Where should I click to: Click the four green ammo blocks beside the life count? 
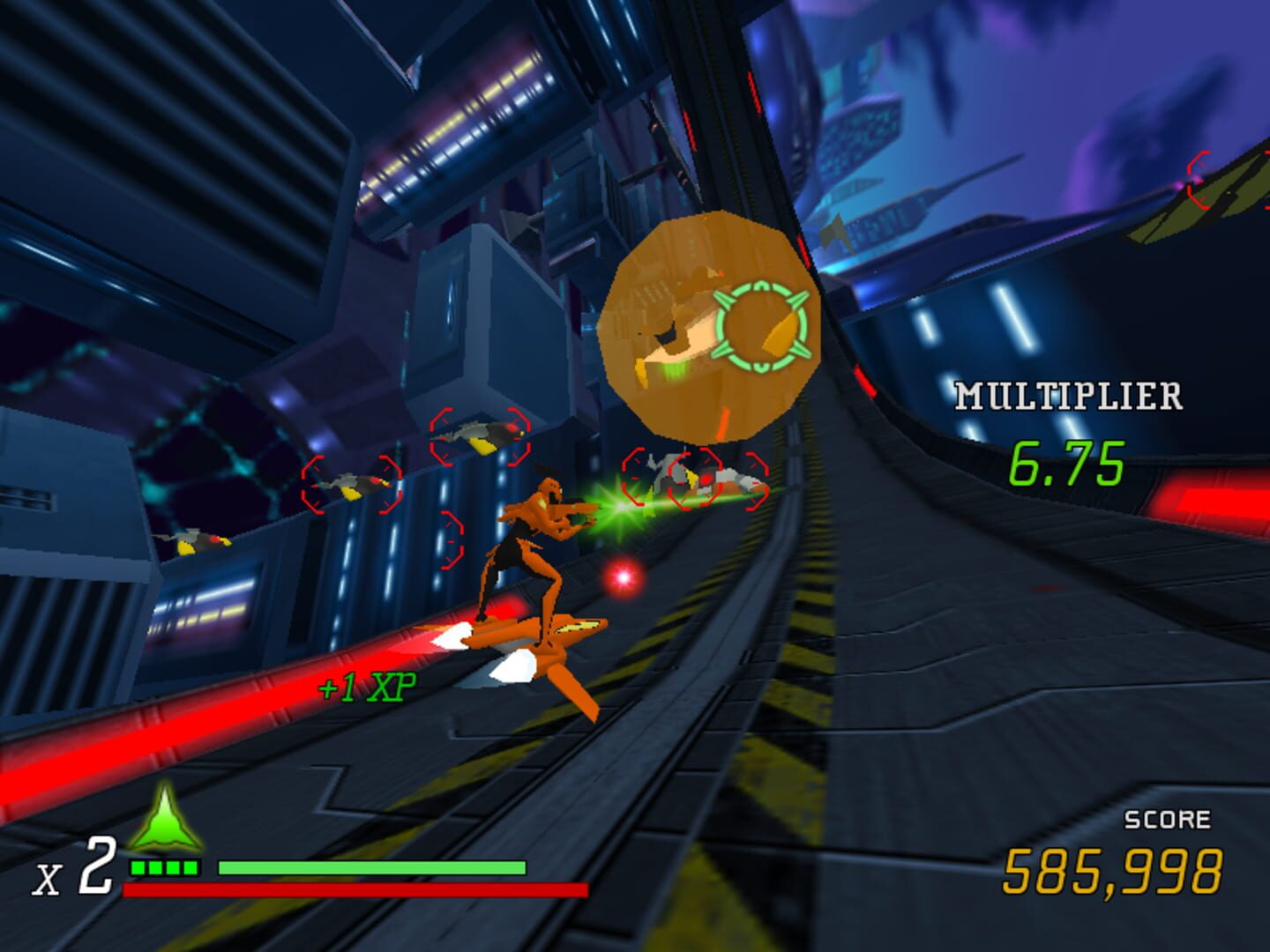(161, 867)
